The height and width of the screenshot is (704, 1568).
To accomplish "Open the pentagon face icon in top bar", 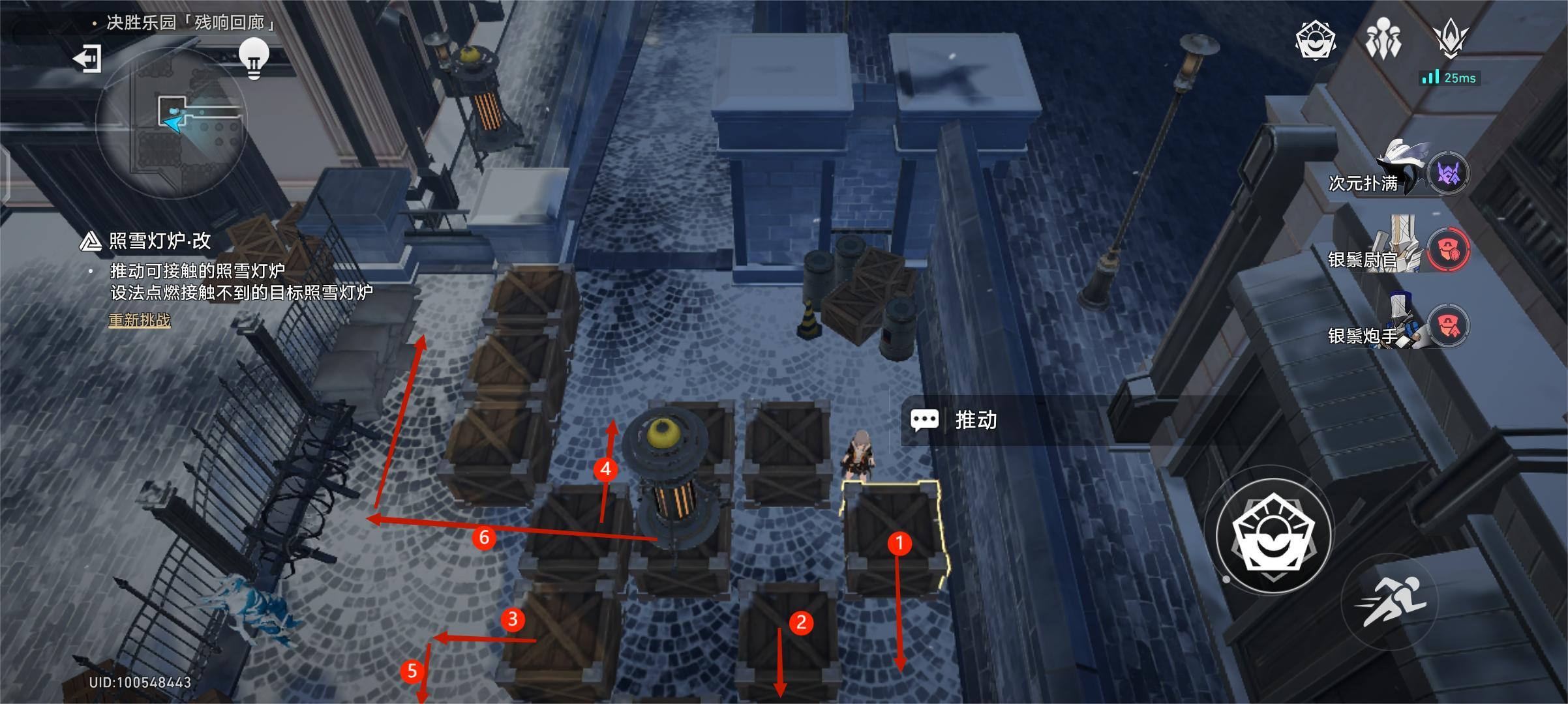I will point(1315,40).
